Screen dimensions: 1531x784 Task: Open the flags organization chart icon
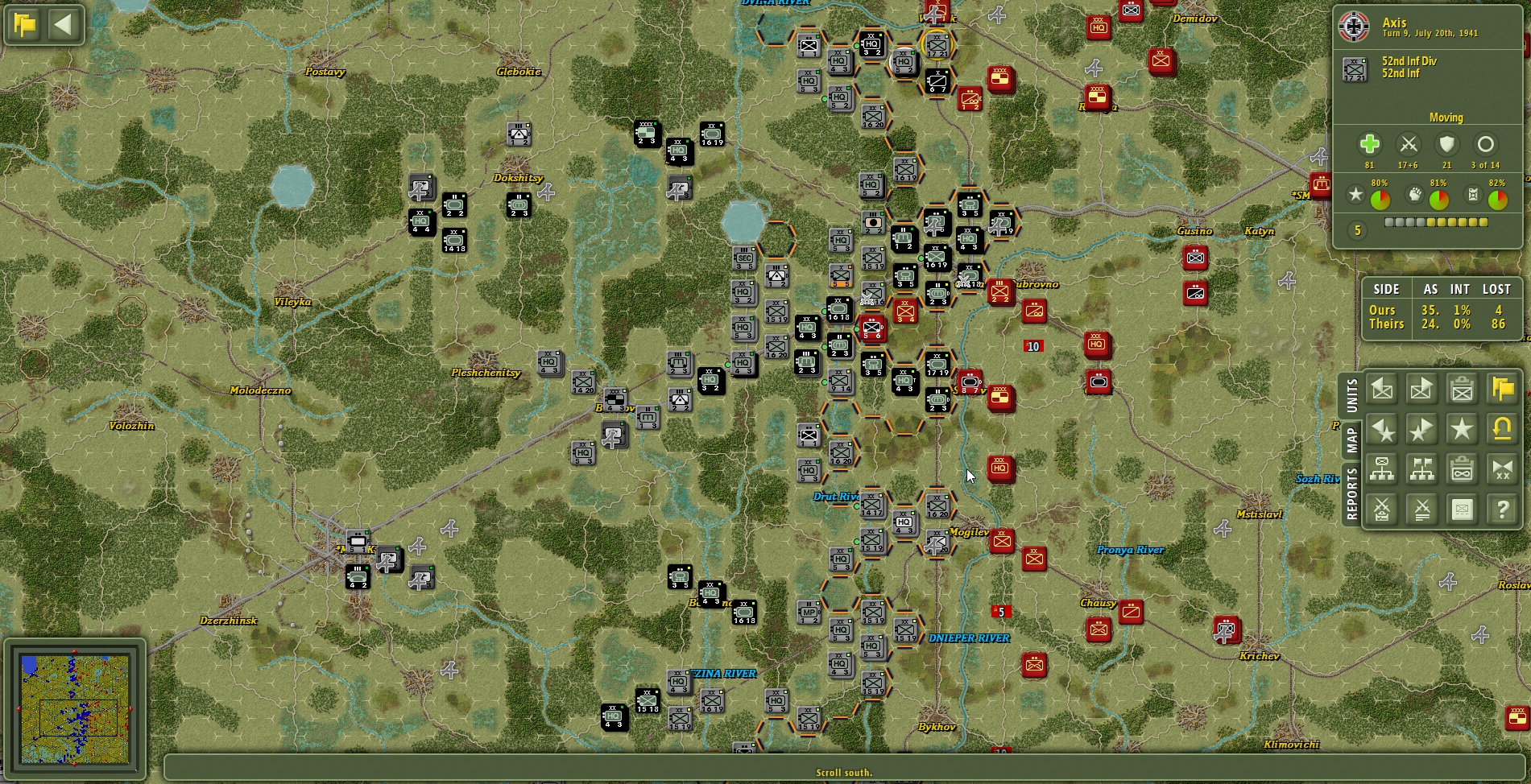click(x=1421, y=469)
